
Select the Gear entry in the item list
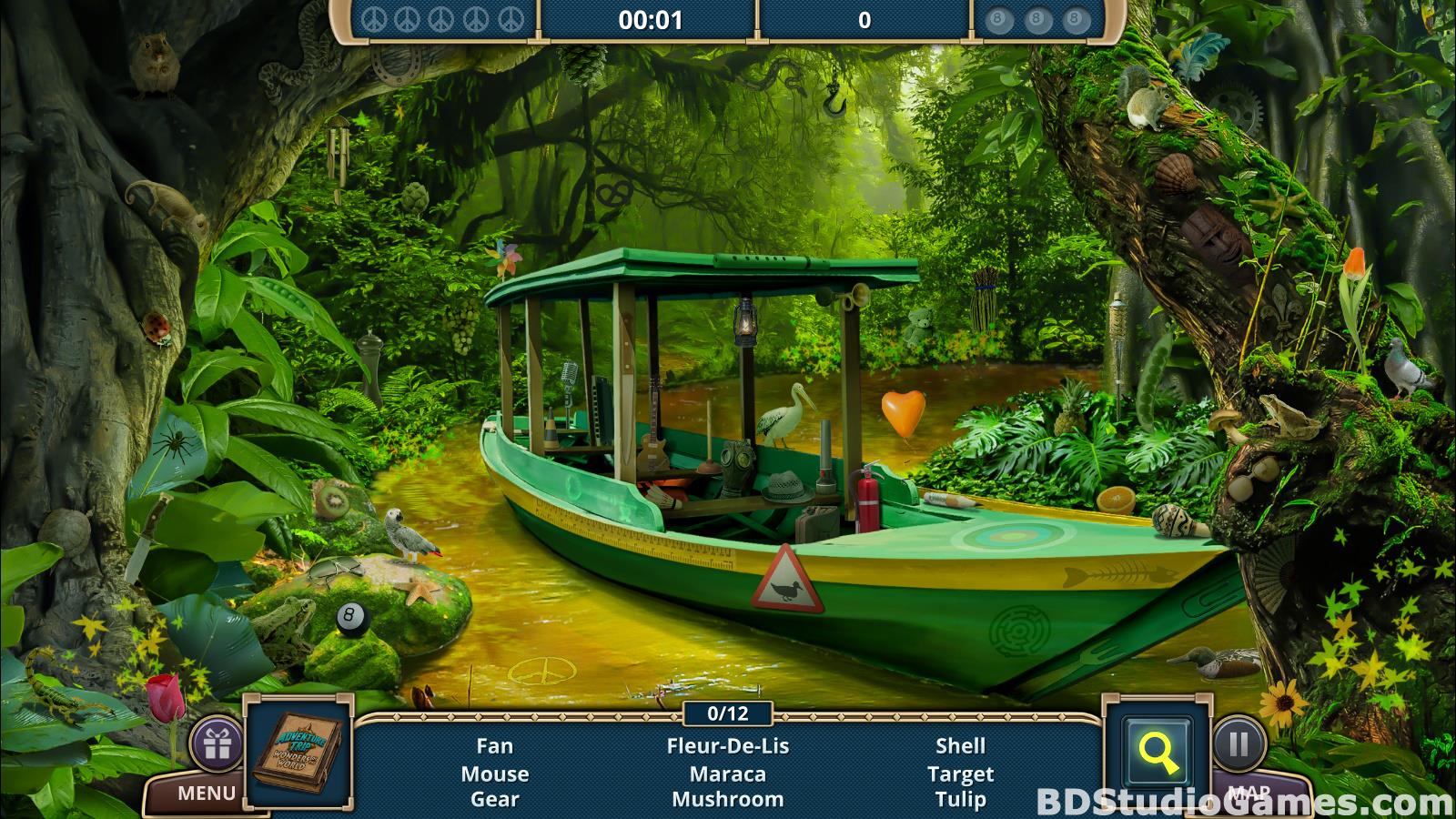(x=495, y=800)
